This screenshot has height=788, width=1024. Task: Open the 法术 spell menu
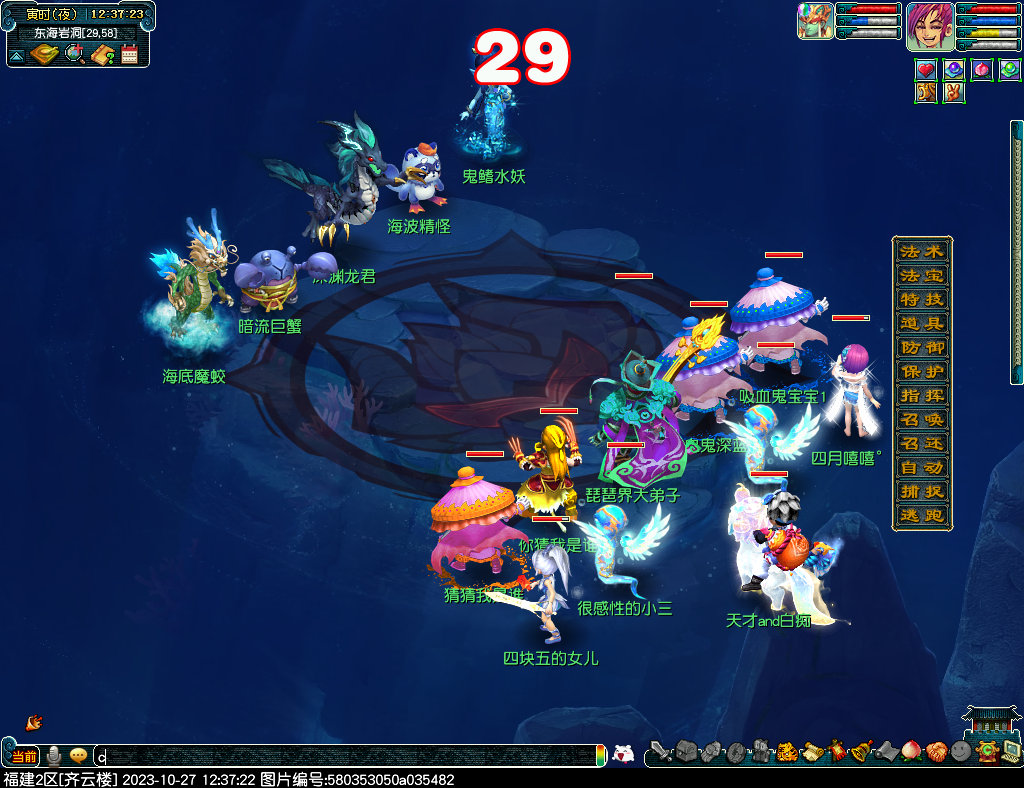(x=921, y=251)
